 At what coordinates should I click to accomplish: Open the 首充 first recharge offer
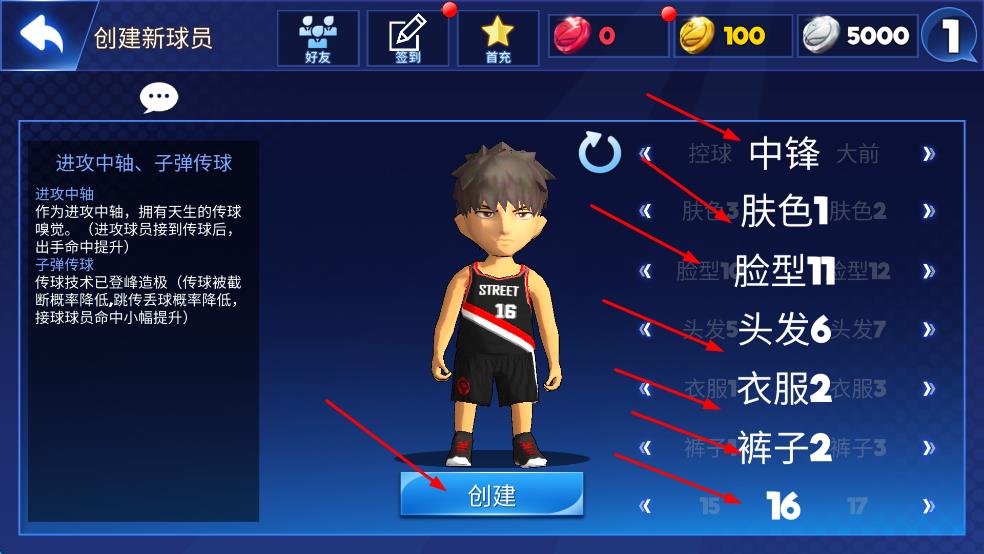click(497, 38)
